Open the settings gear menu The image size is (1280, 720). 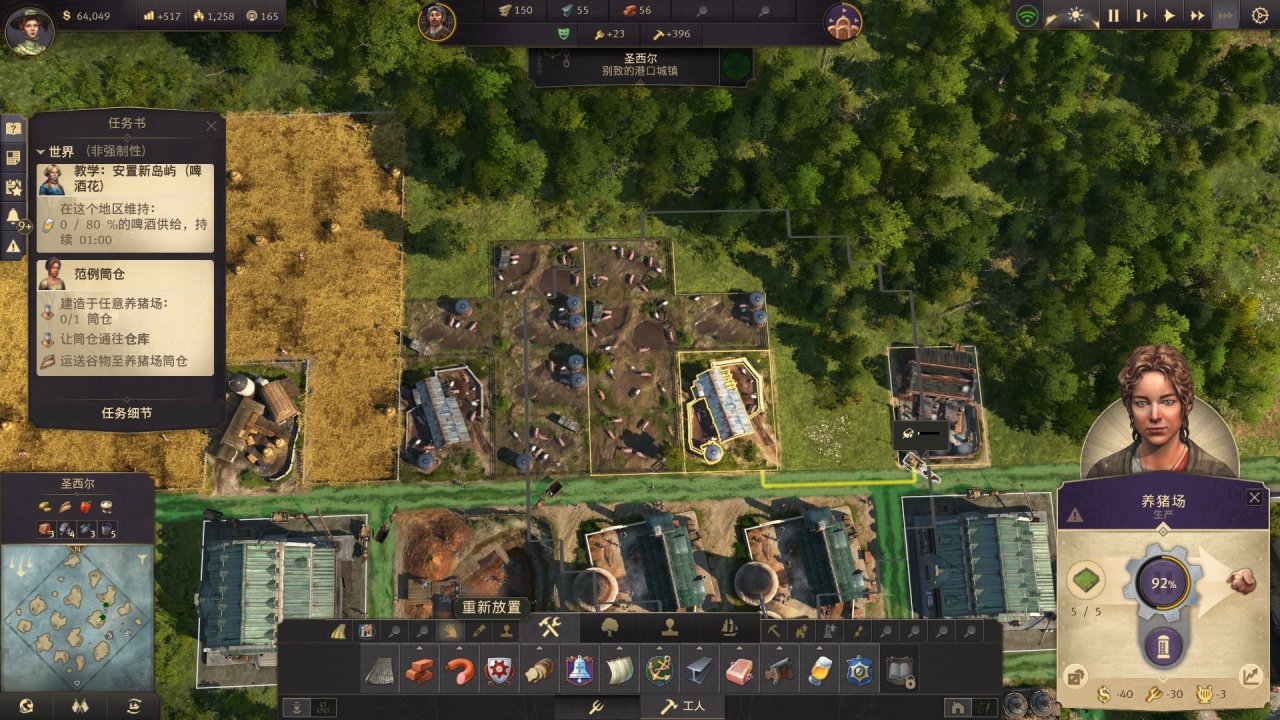pyautogui.click(x=1259, y=16)
